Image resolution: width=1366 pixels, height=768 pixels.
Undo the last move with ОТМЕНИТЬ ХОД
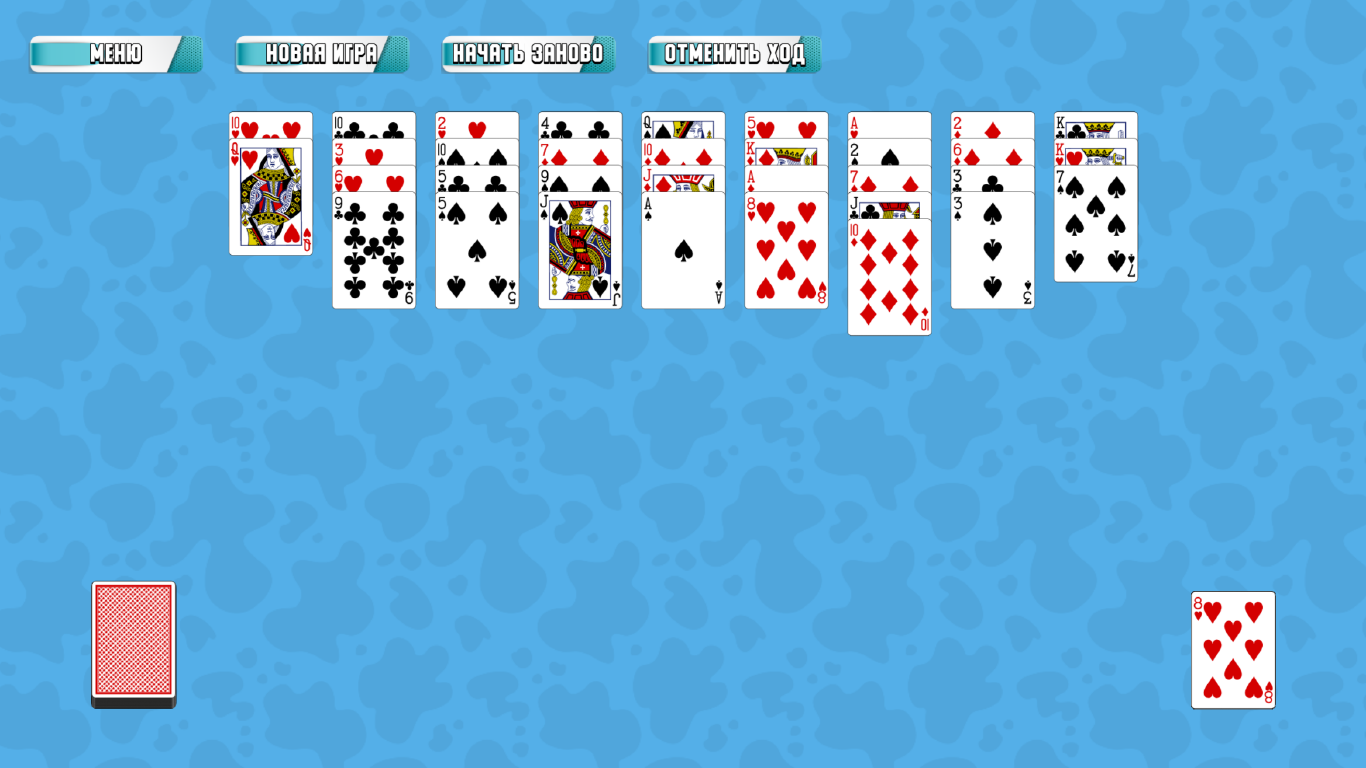coord(733,55)
